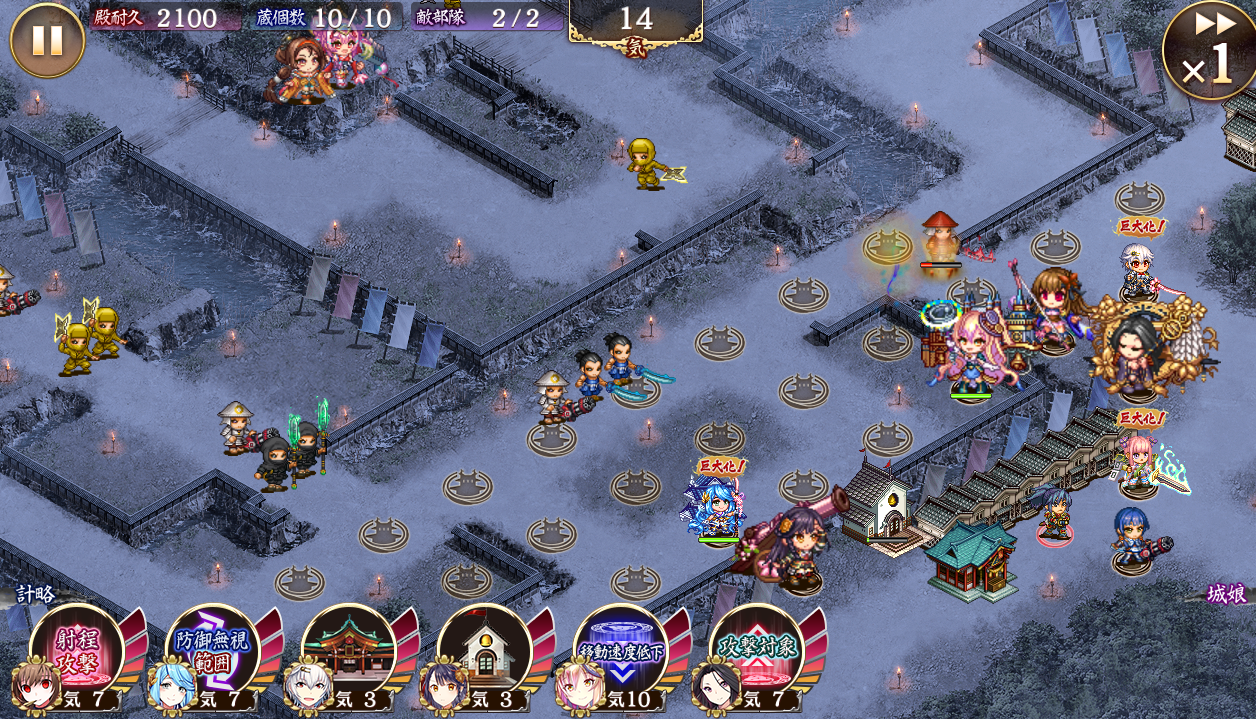Toggle the ×1 game speed button
Viewport: 1256px width, 722px height.
pos(1208,51)
